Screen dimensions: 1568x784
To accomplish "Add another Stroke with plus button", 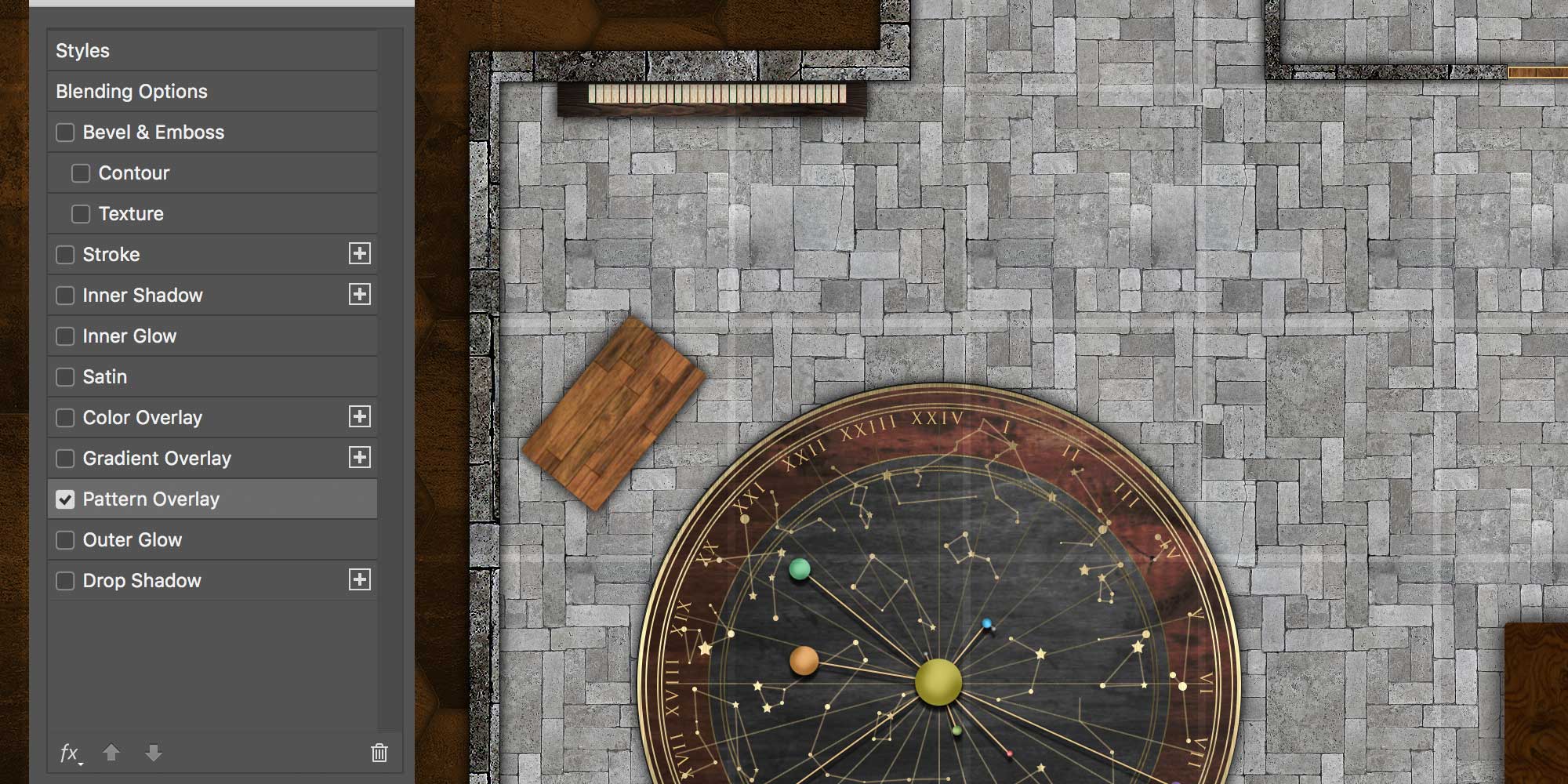I will coord(360,254).
